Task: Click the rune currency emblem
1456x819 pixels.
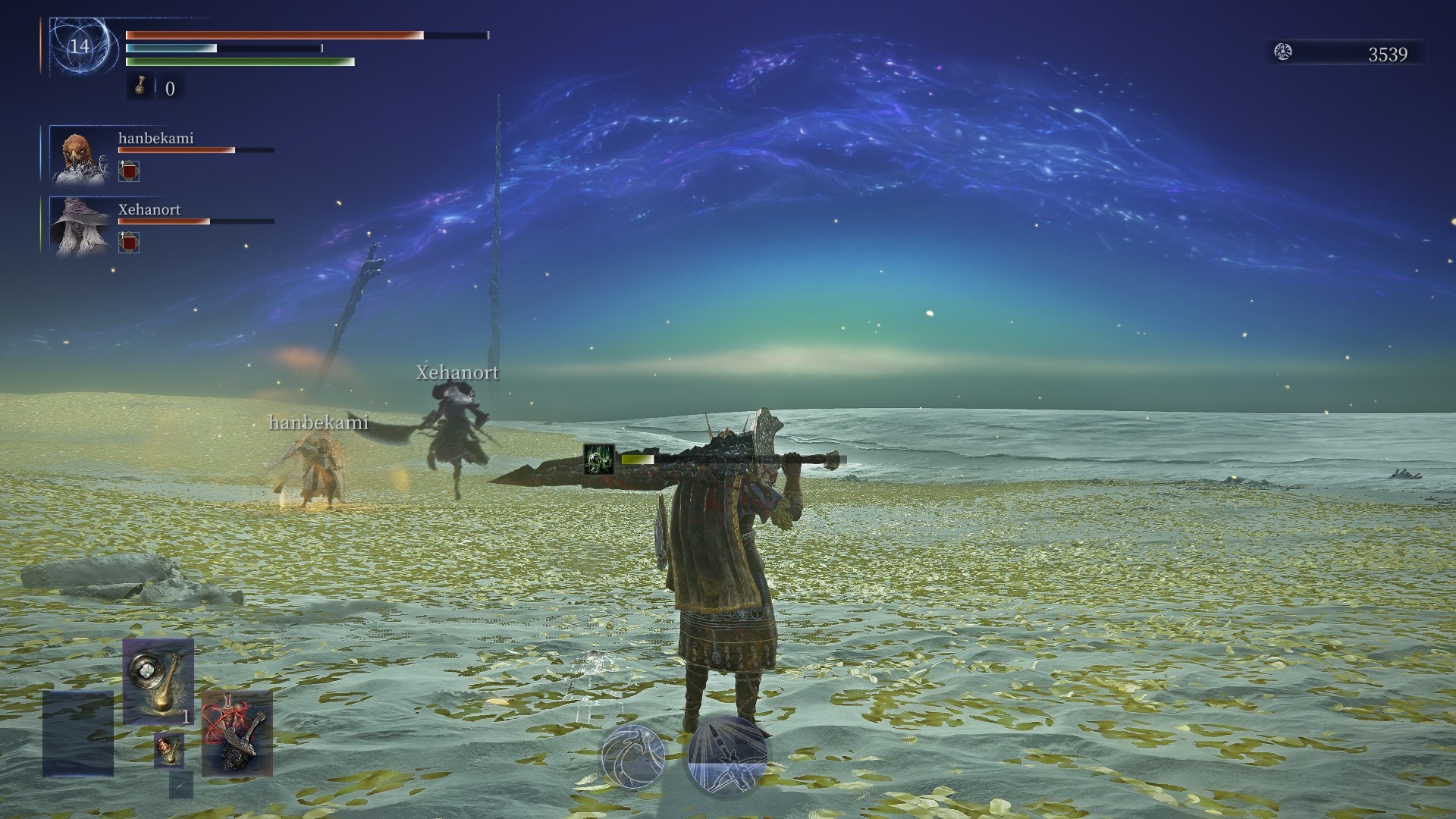Action: pyautogui.click(x=1283, y=52)
